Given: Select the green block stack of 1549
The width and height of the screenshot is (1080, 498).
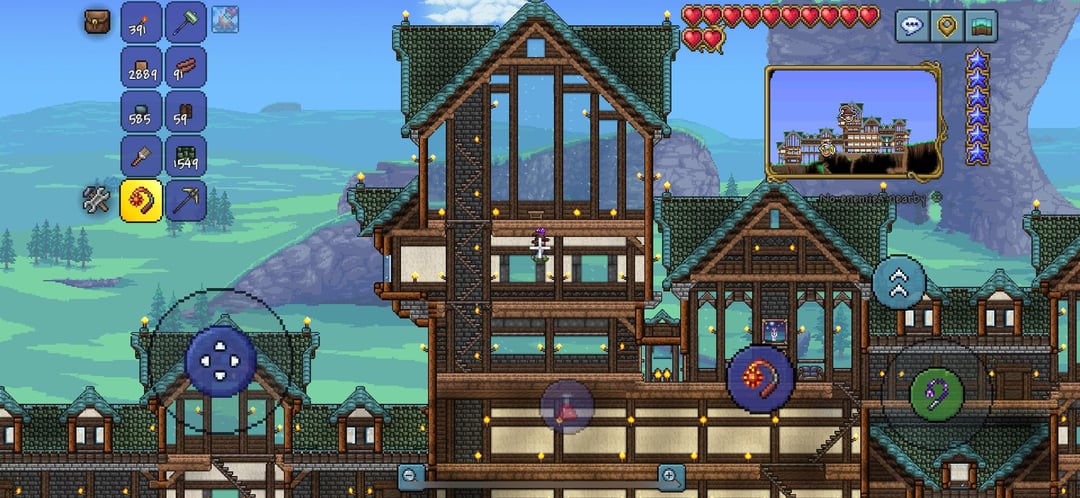Looking at the screenshot, I should coord(185,155).
